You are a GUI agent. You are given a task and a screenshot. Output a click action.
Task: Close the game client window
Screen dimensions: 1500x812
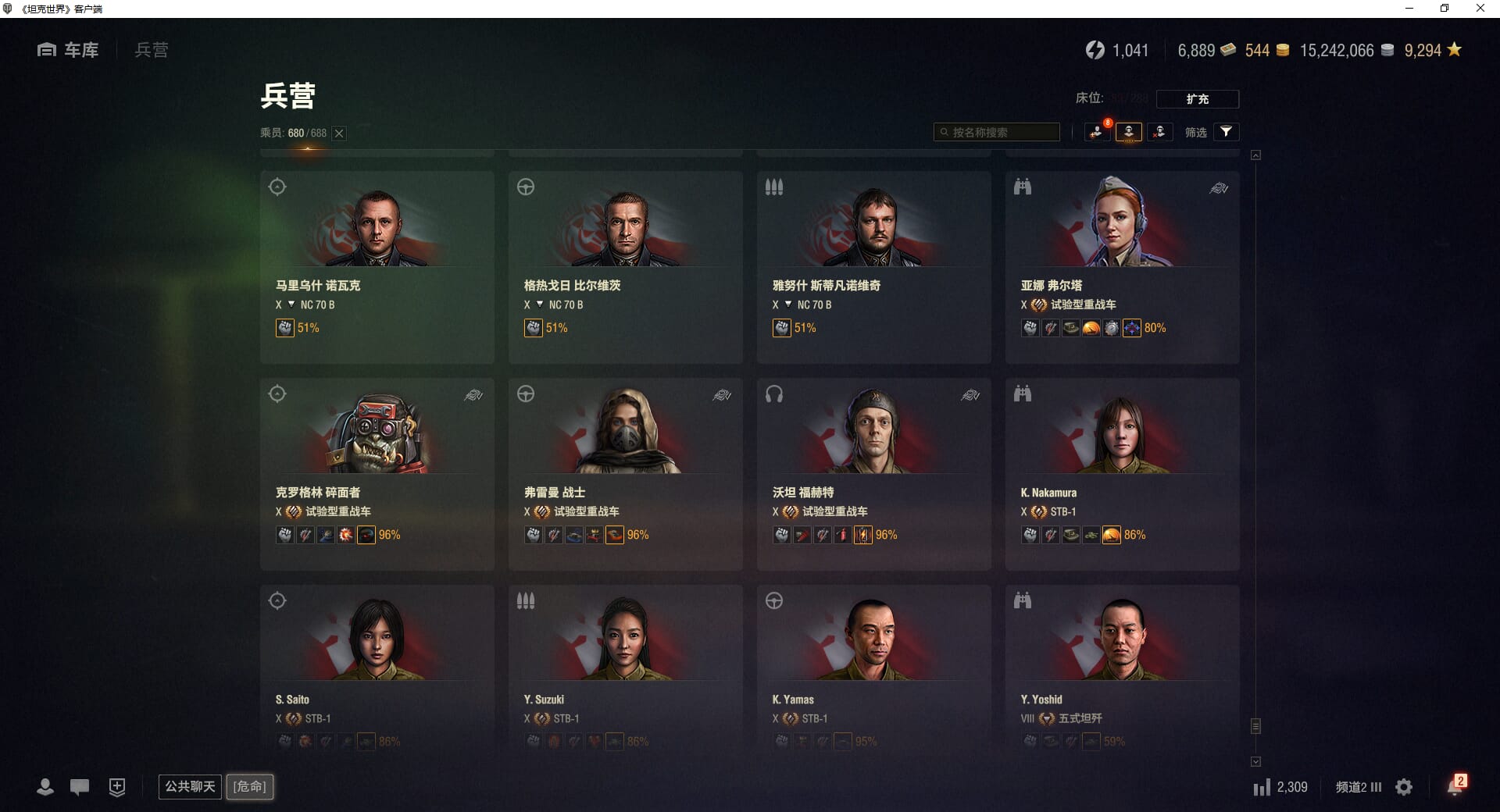[x=1480, y=9]
